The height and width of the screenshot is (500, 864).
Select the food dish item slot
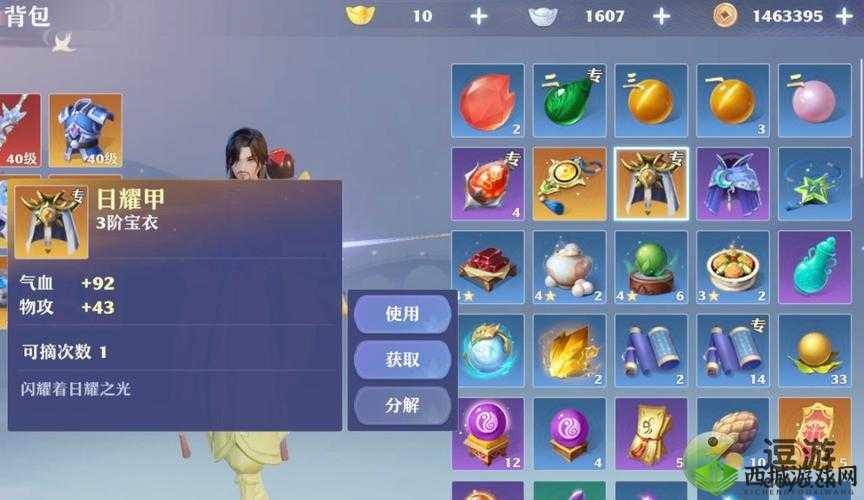pos(732,268)
